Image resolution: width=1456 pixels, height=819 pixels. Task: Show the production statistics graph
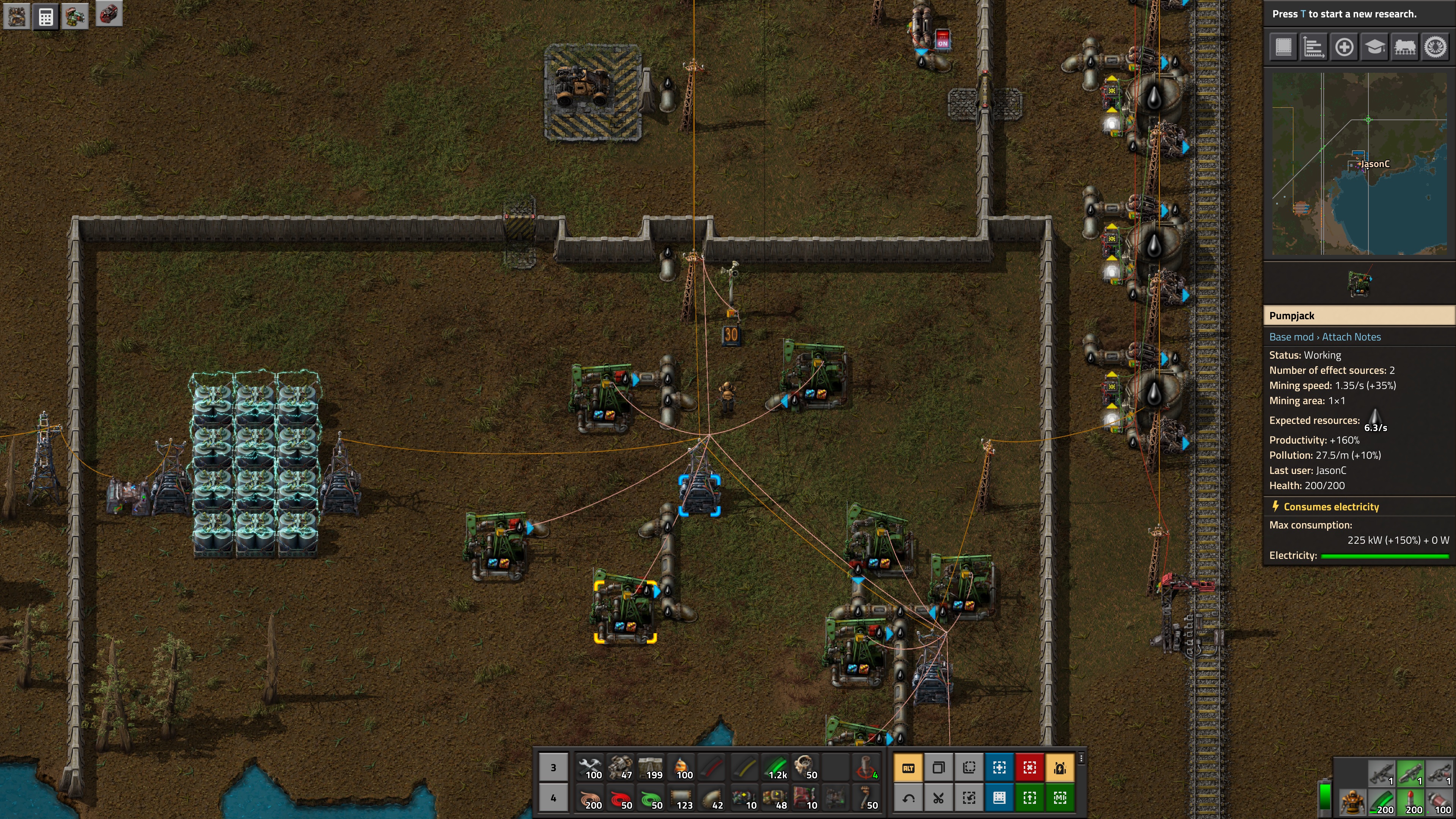(1313, 47)
